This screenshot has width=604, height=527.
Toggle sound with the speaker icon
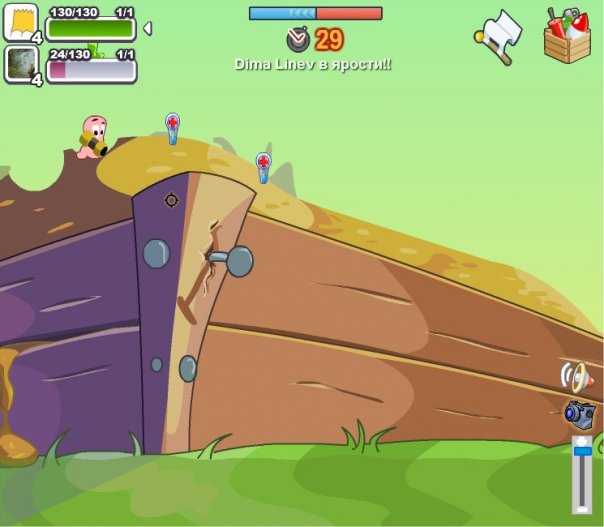click(x=576, y=377)
